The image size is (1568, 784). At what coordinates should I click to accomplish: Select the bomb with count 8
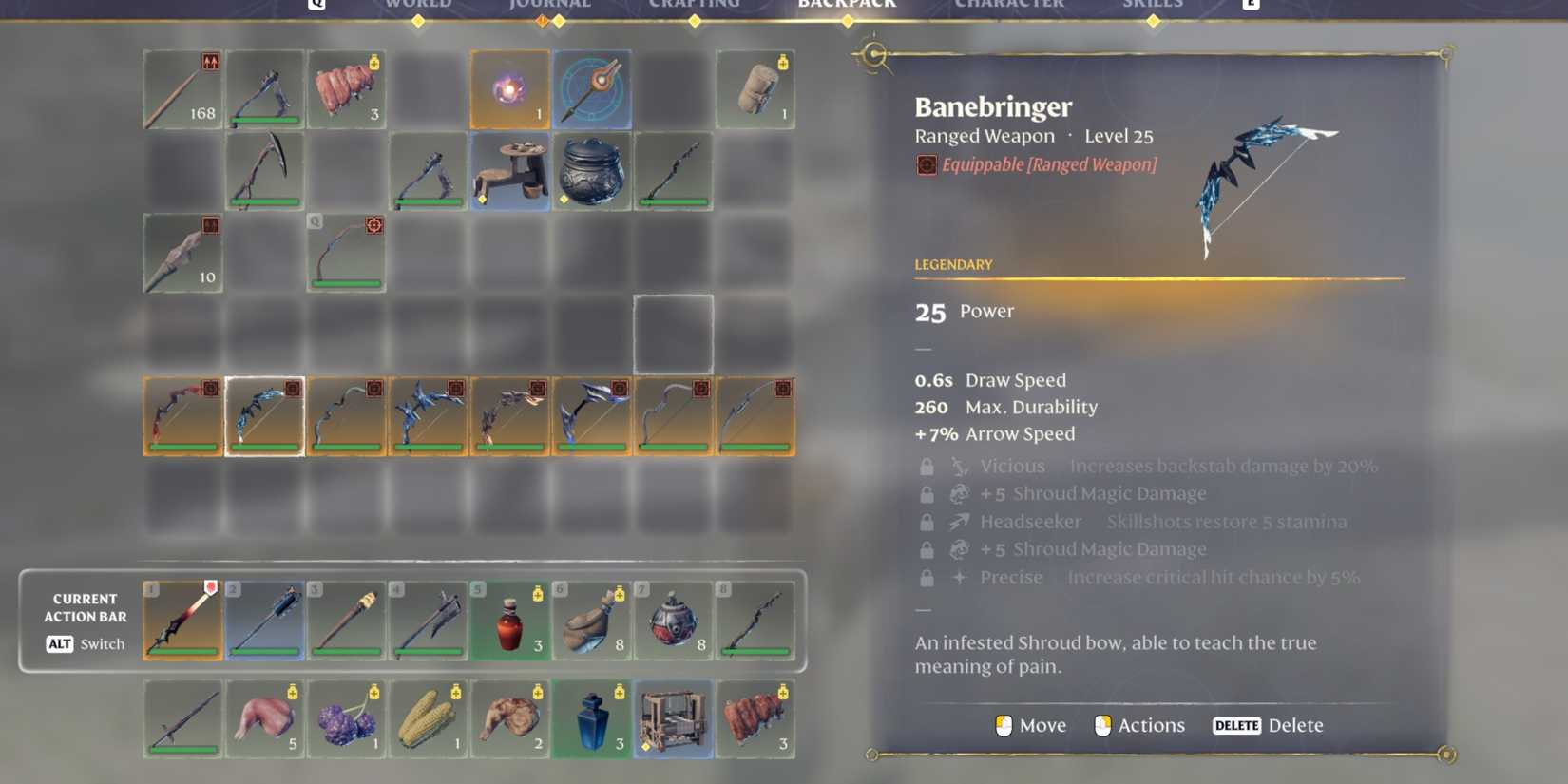[x=675, y=621]
